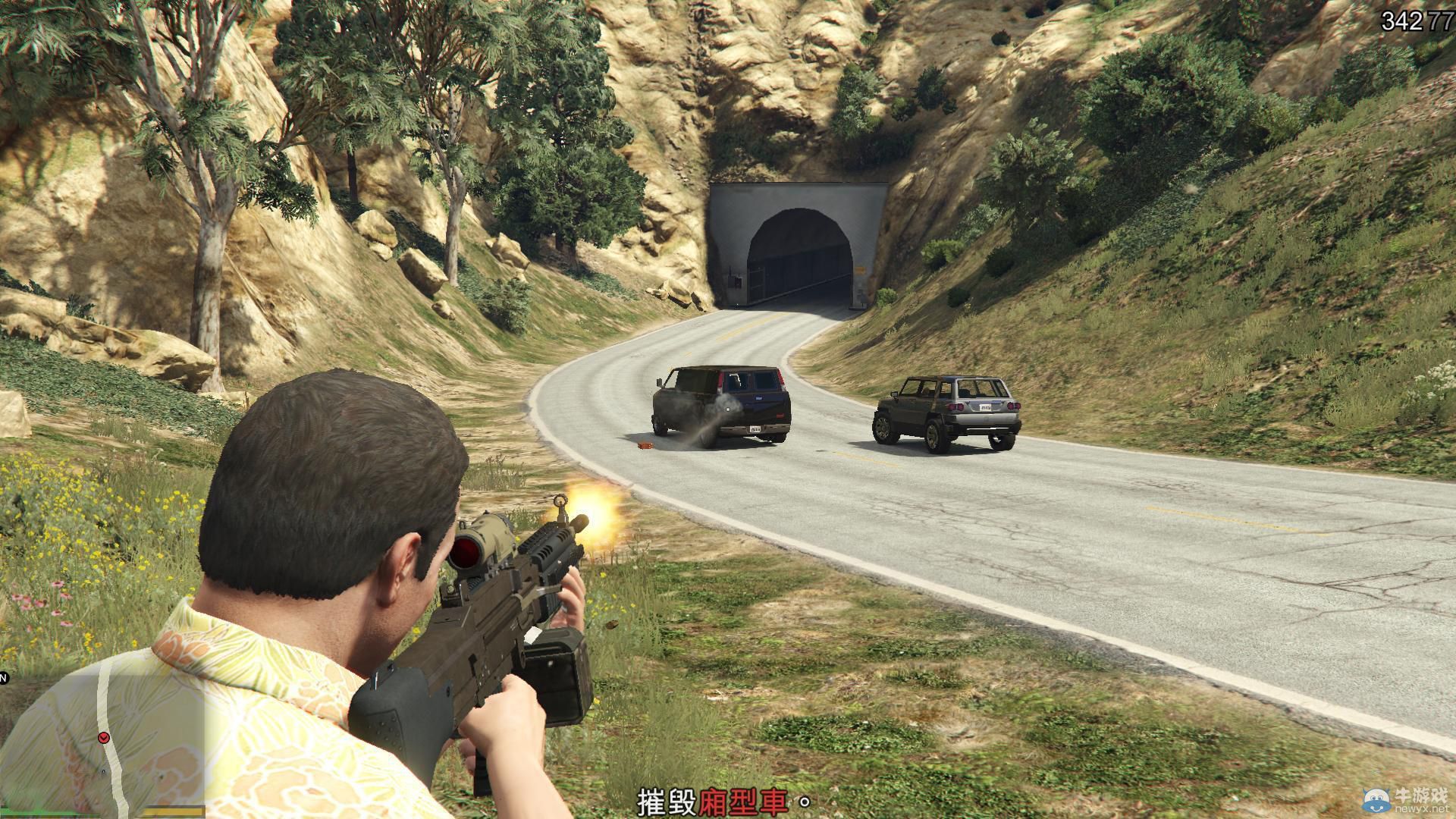Viewport: 1456px width, 819px height.
Task: Click the north "N" compass indicator above the minimap
Action: click(4, 677)
